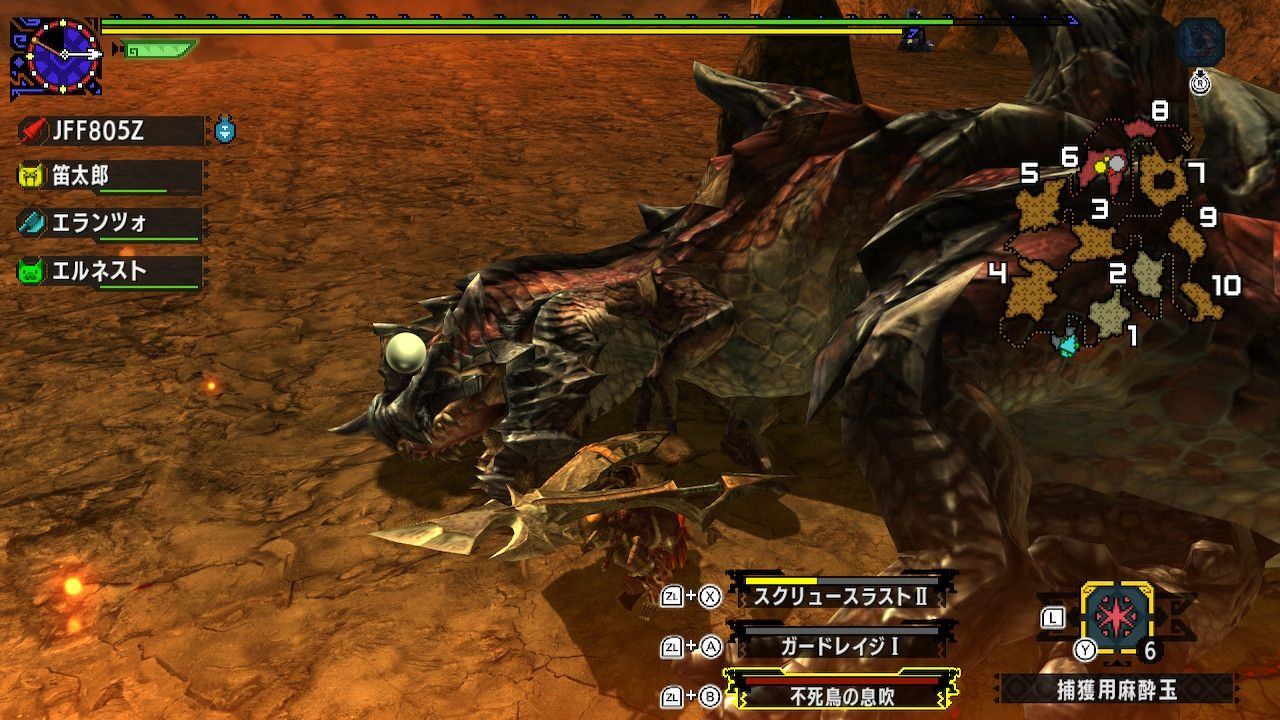Activate the 不死鳥の息吹 hunter art
The height and width of the screenshot is (720, 1280).
(x=840, y=696)
